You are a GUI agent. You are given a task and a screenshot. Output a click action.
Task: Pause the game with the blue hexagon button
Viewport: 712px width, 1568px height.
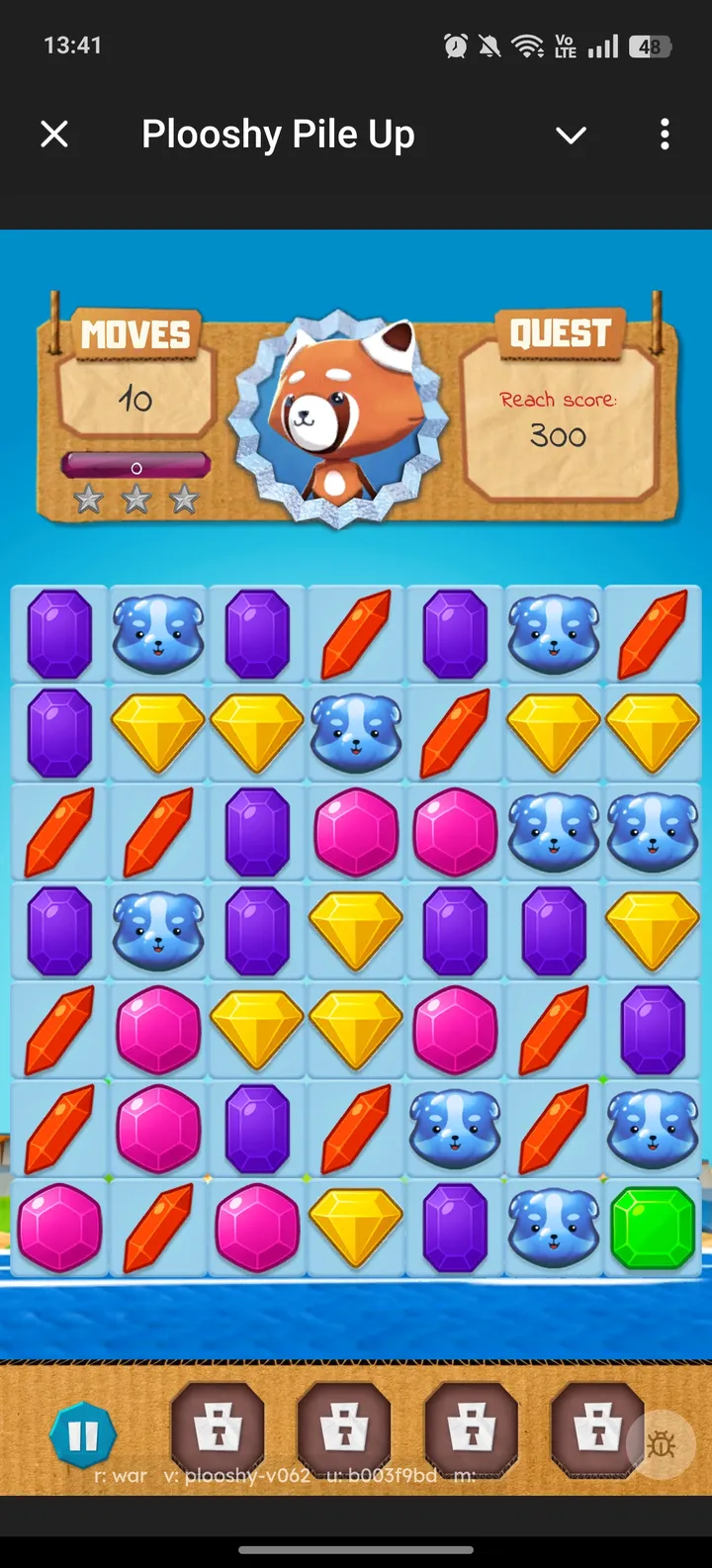pyautogui.click(x=83, y=1435)
